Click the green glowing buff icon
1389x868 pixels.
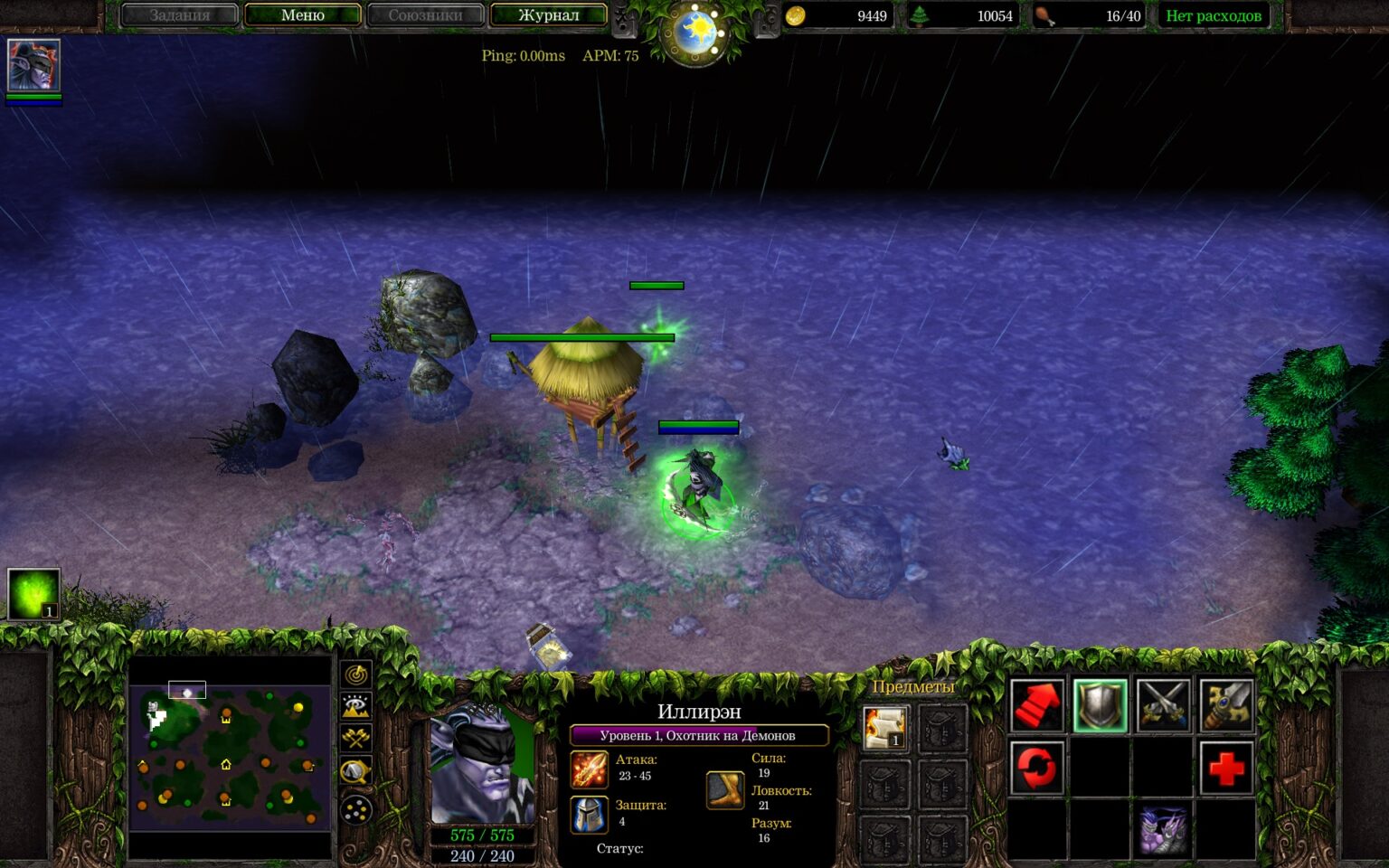(x=33, y=593)
